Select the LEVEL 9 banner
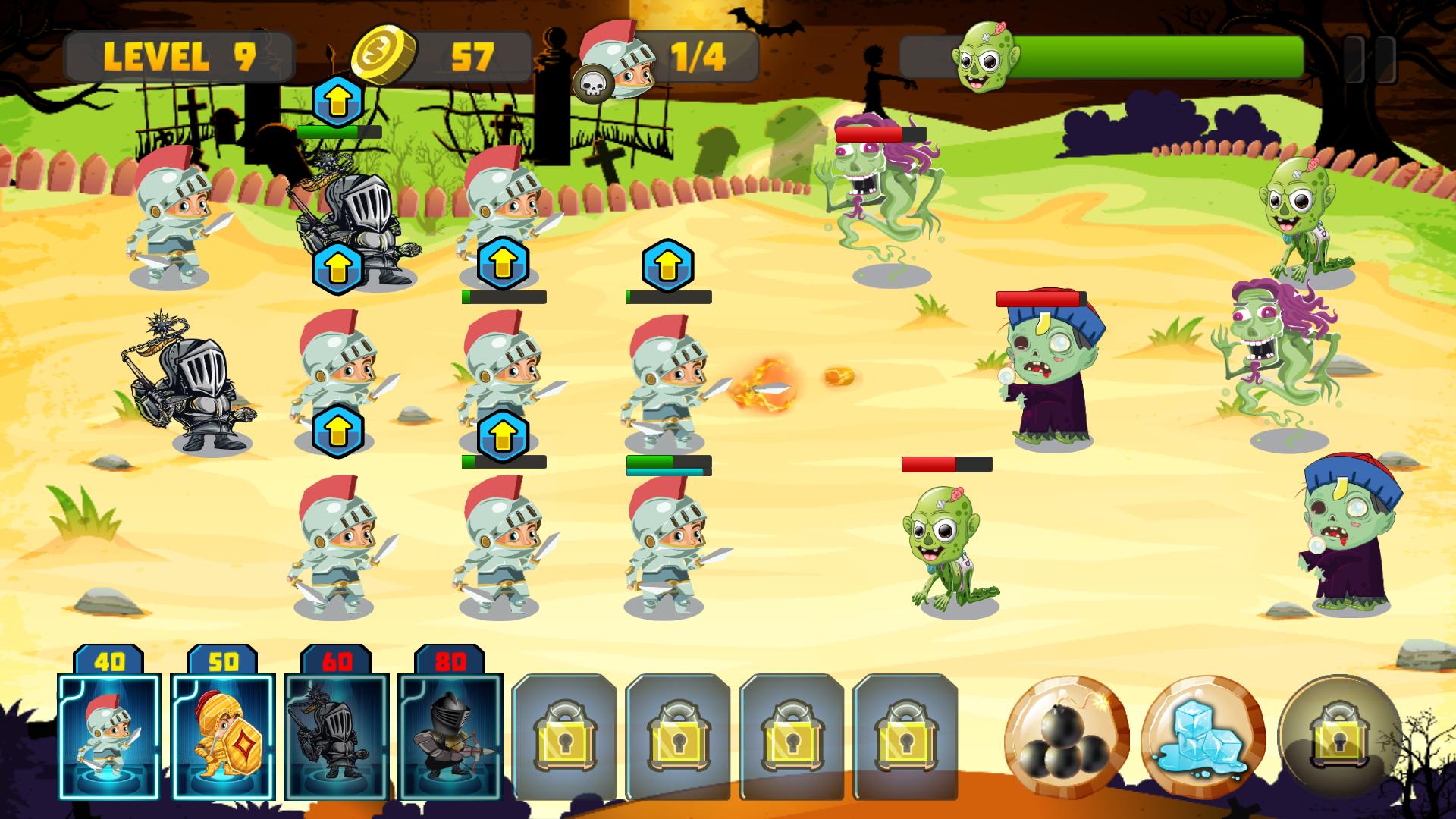1456x819 pixels. tap(180, 56)
